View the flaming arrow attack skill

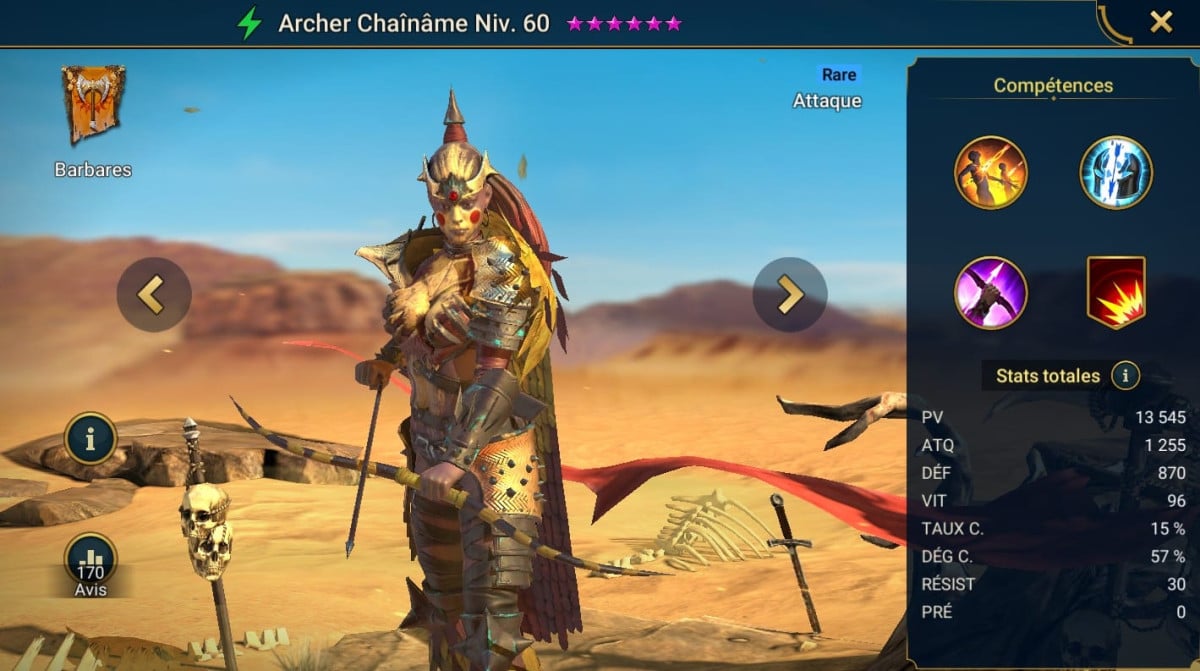coord(990,173)
